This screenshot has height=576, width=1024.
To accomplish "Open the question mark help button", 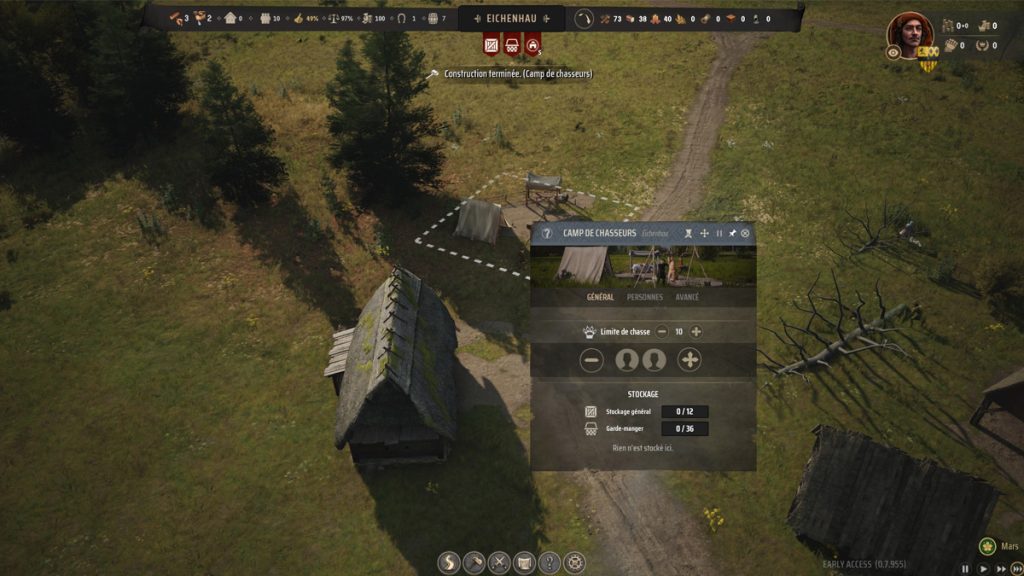I will (x=549, y=563).
